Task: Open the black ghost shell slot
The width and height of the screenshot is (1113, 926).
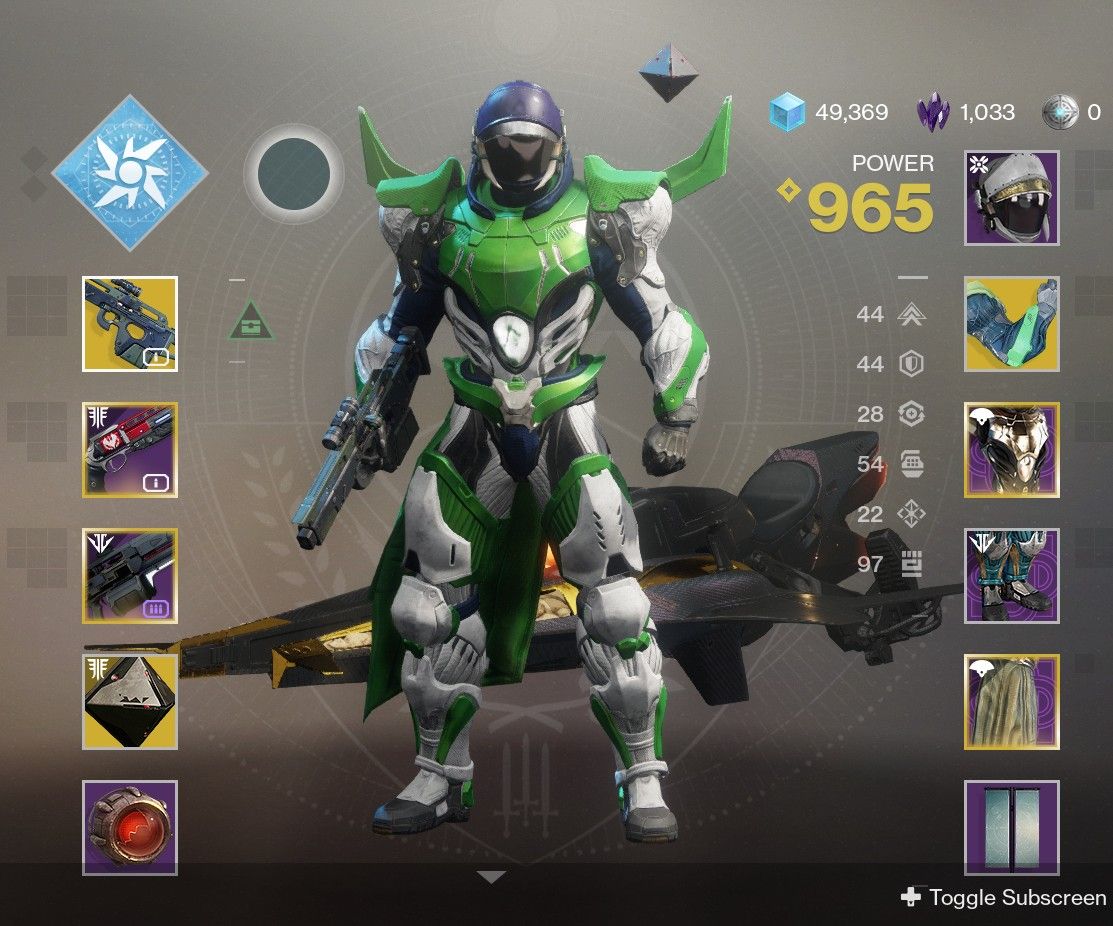Action: click(130, 702)
